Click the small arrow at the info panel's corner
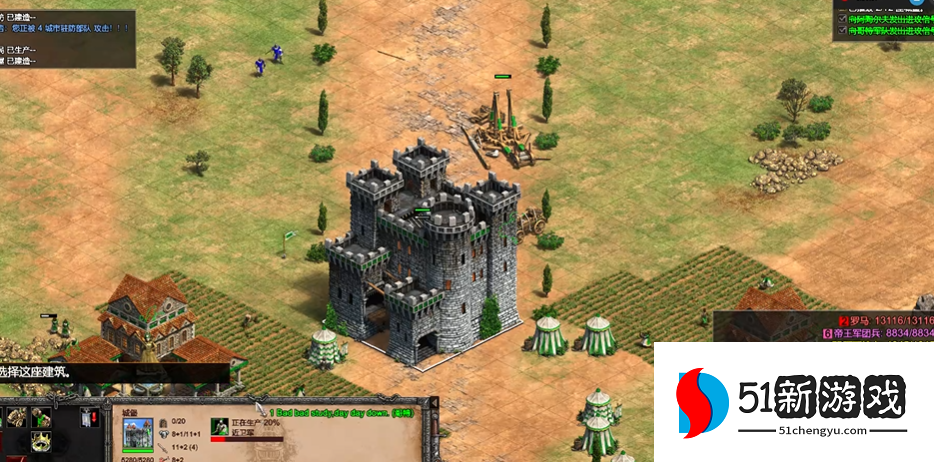The width and height of the screenshot is (934, 462). point(433,402)
